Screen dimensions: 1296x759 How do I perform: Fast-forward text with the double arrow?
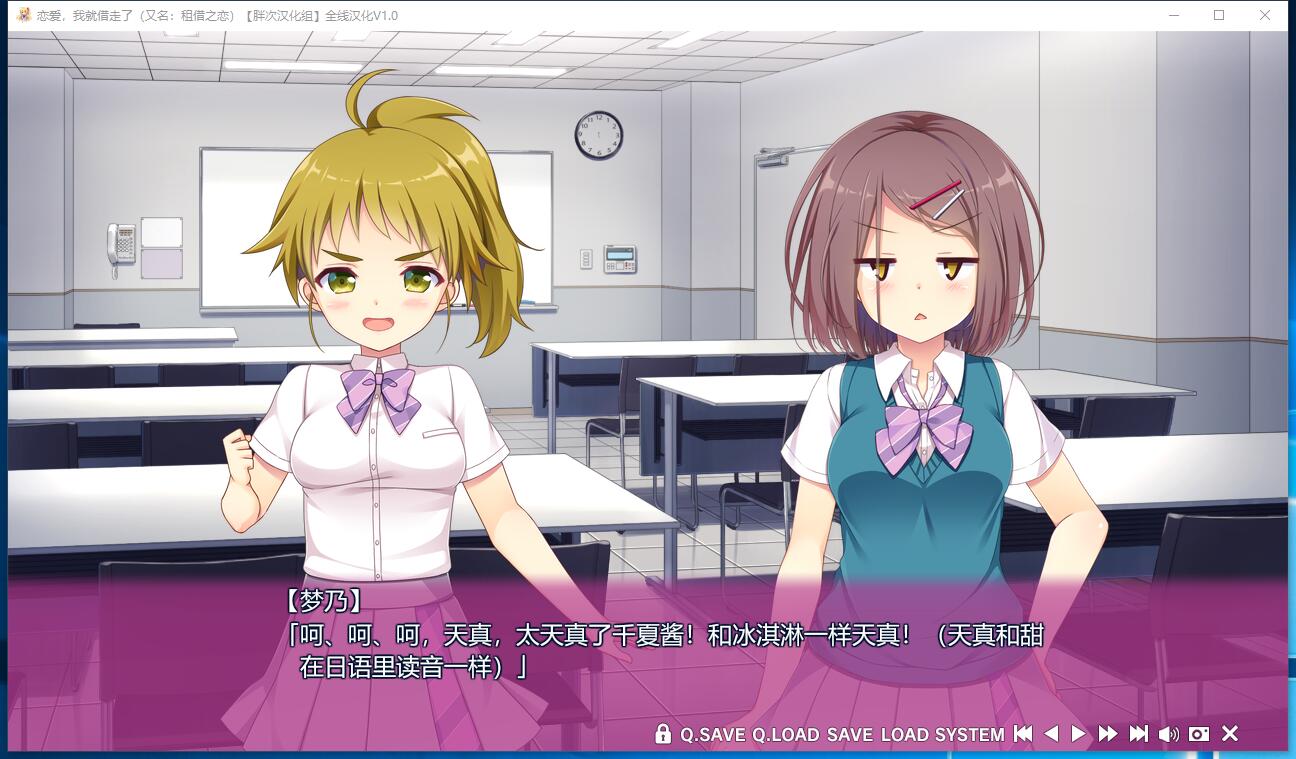coord(1107,734)
